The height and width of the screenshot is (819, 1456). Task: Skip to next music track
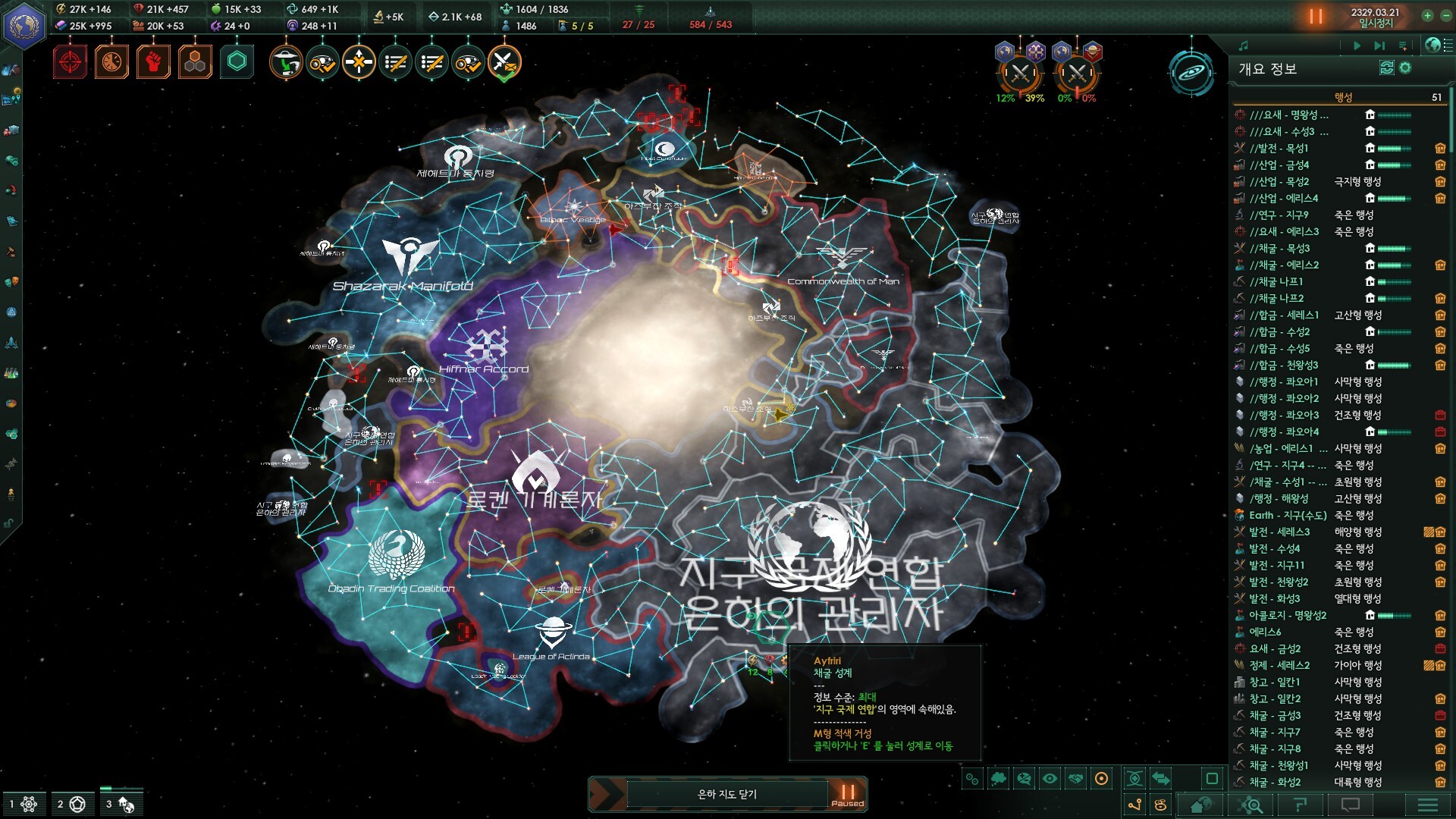click(1379, 45)
